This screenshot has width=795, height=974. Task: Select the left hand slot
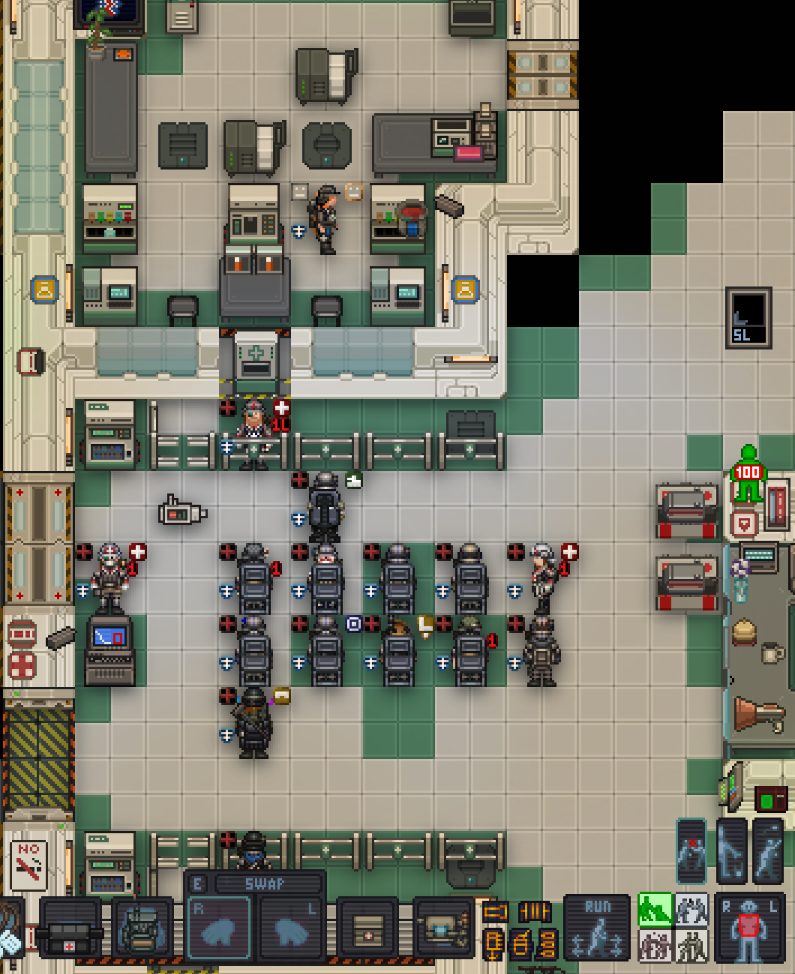point(290,926)
